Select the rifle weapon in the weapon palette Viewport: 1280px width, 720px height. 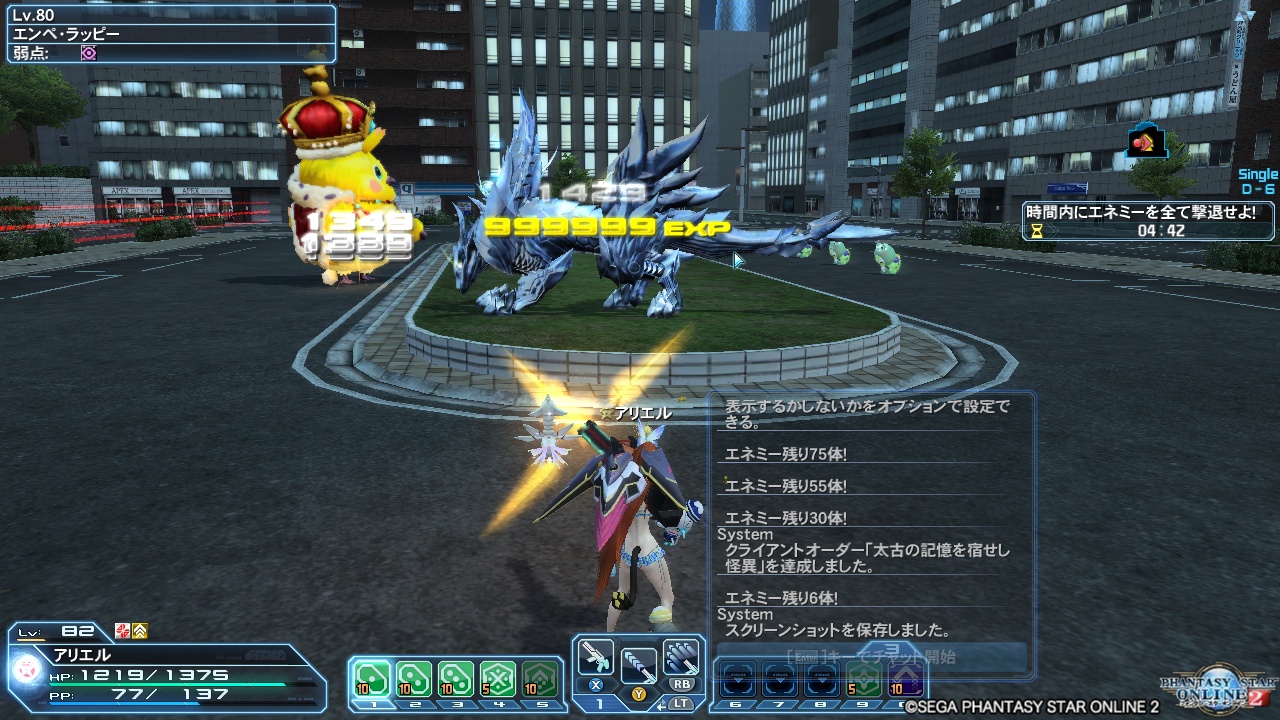click(596, 658)
